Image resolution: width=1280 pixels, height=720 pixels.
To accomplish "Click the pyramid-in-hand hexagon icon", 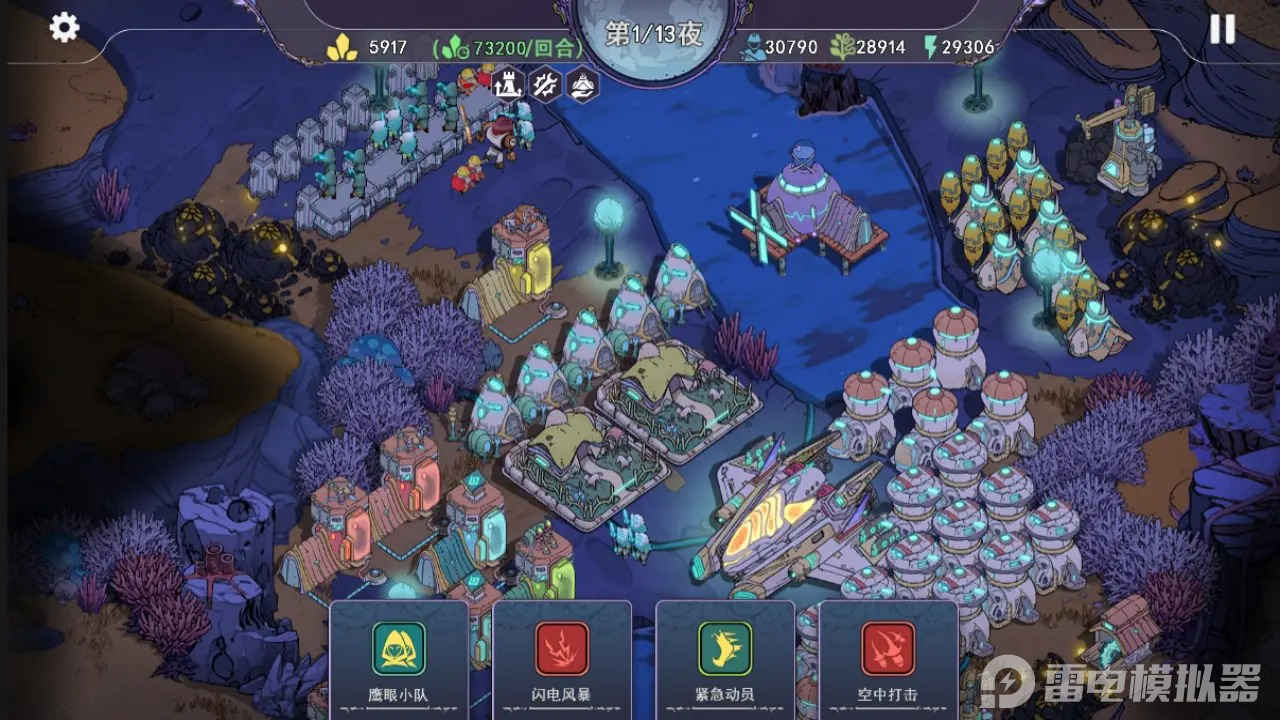I will click(x=583, y=82).
